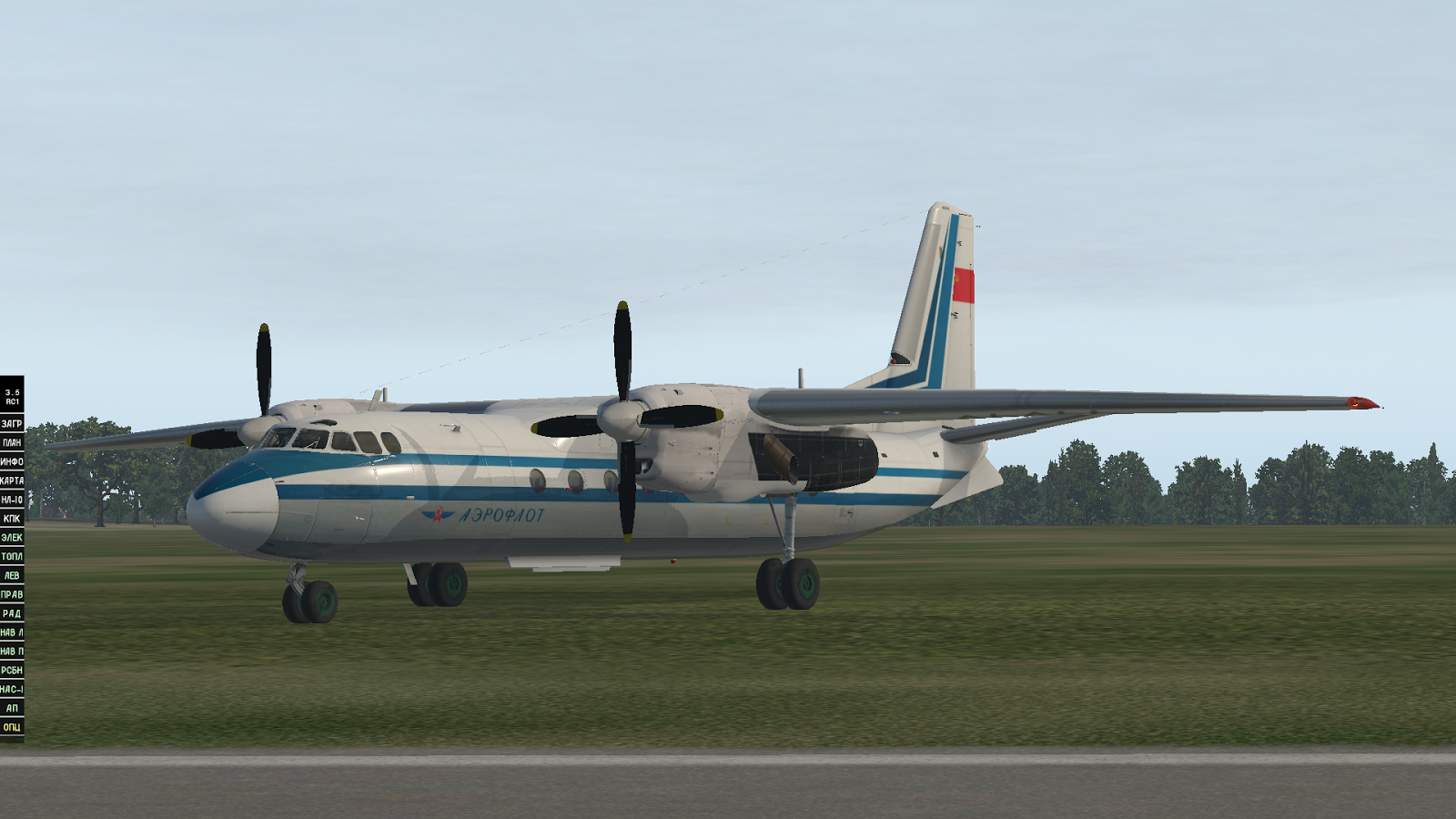
Task: Select the РАД radio panel
Action: (x=14, y=612)
